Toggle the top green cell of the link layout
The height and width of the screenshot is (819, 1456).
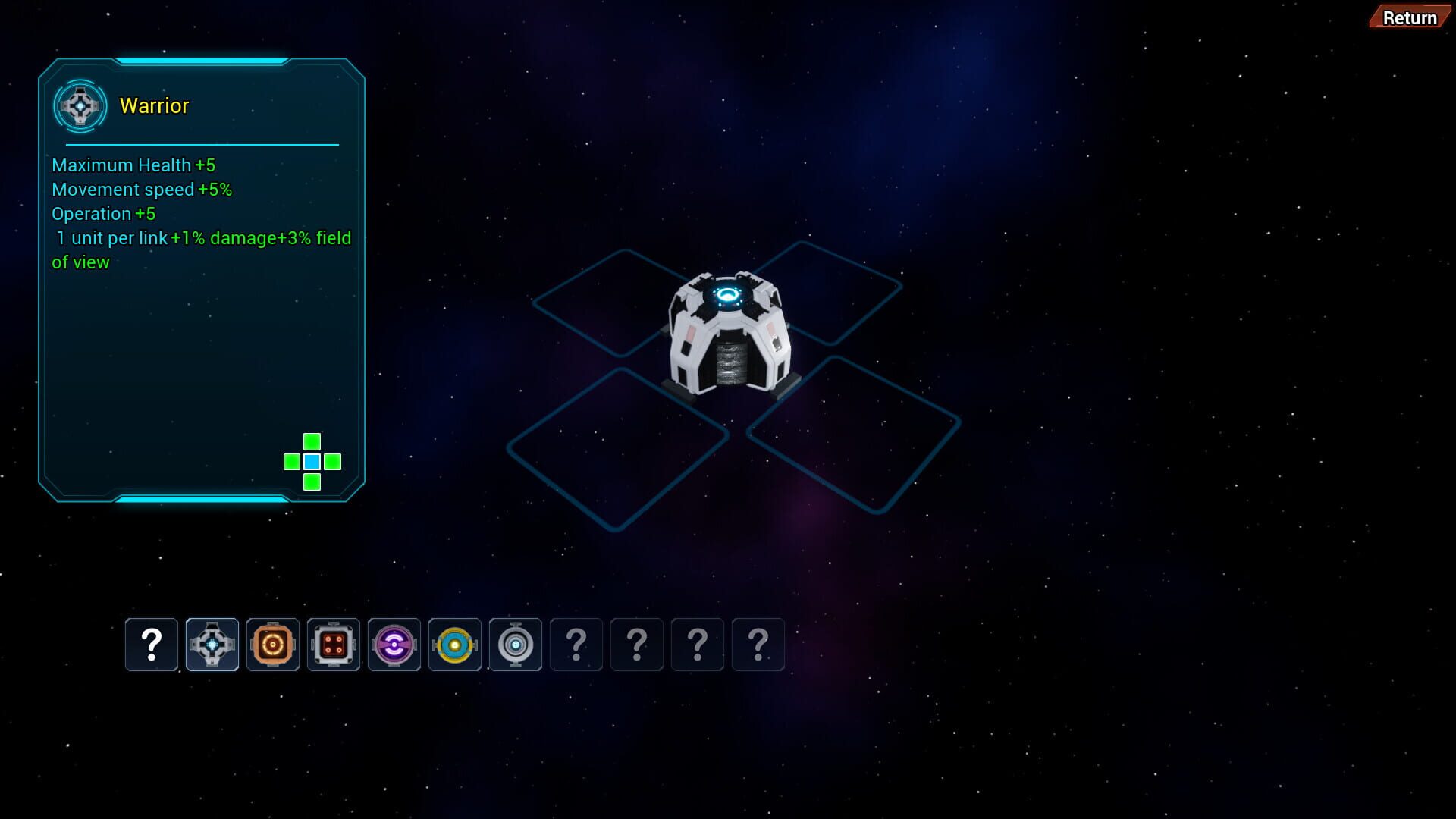point(311,441)
